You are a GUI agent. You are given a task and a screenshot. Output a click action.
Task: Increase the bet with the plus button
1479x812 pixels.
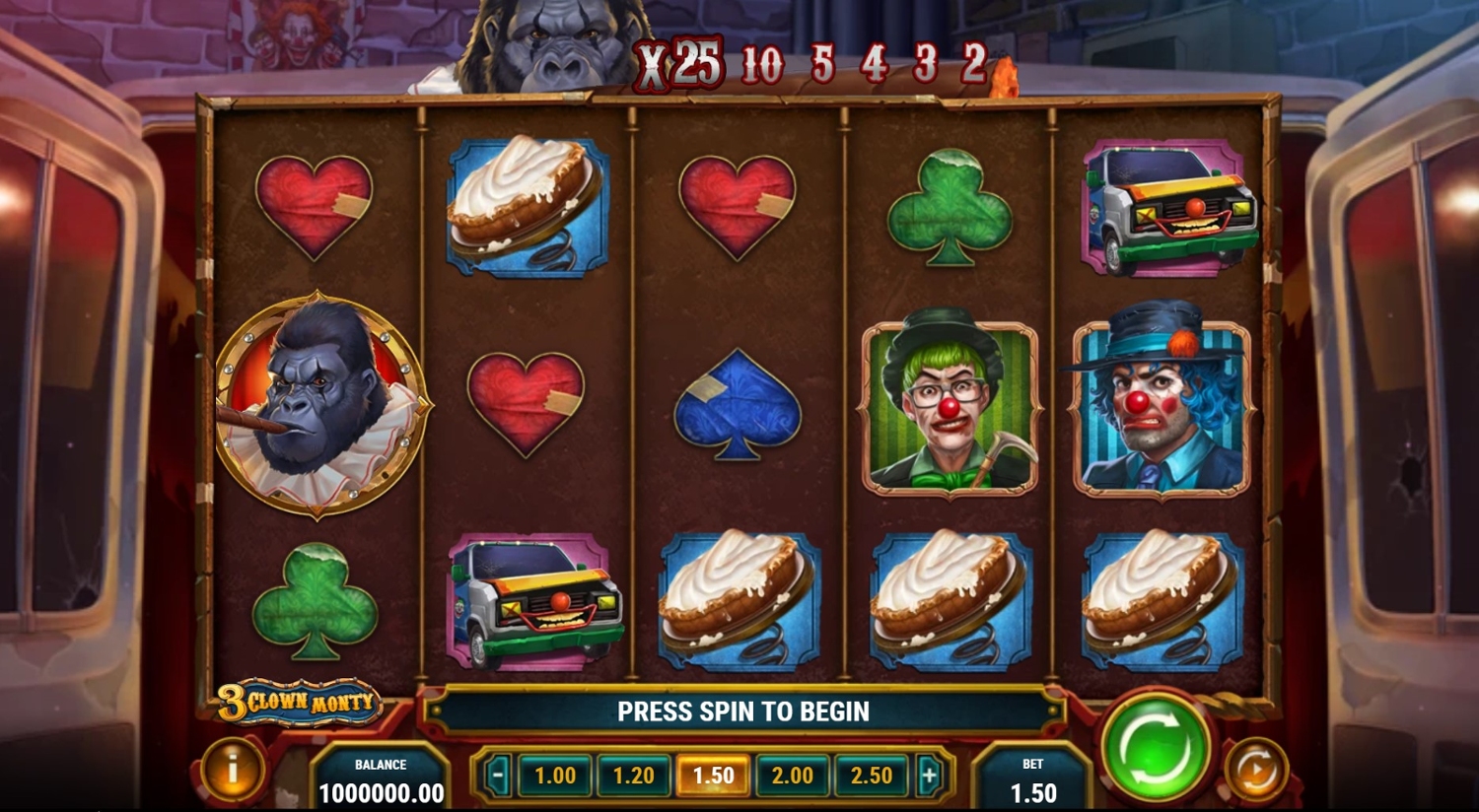pyautogui.click(x=929, y=776)
